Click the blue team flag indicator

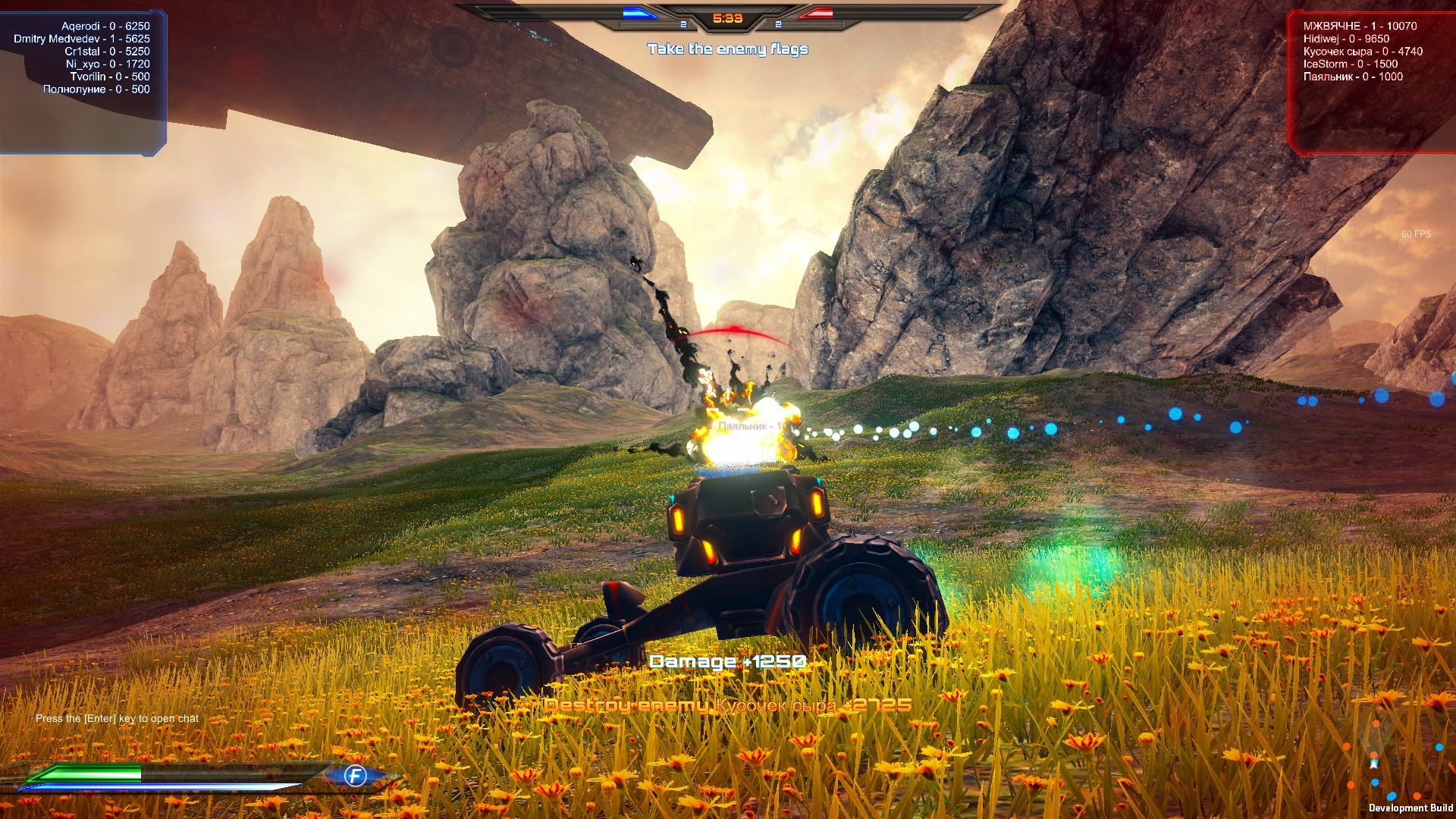pyautogui.click(x=641, y=13)
